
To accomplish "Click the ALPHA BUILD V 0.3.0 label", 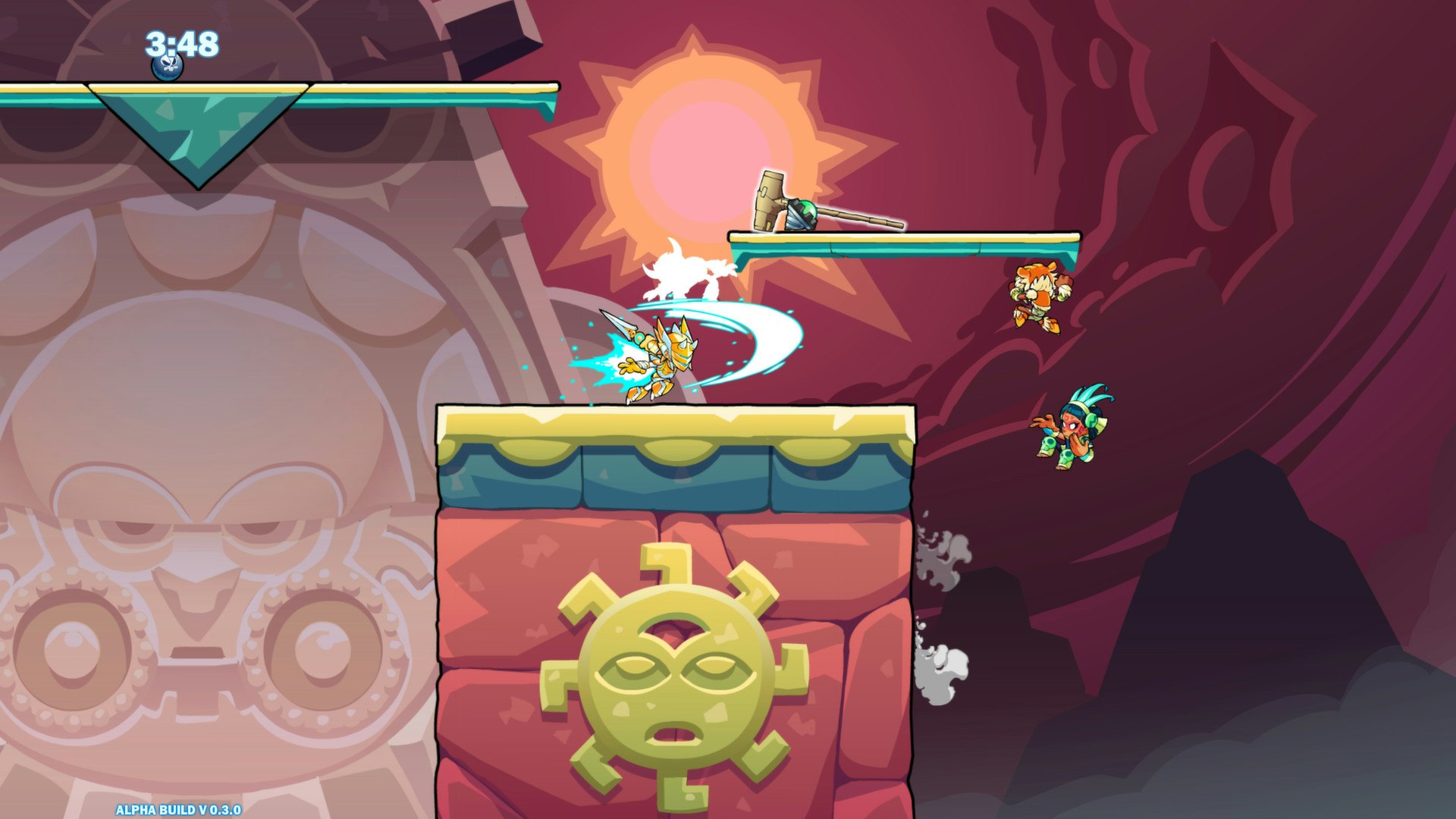I will click(180, 808).
